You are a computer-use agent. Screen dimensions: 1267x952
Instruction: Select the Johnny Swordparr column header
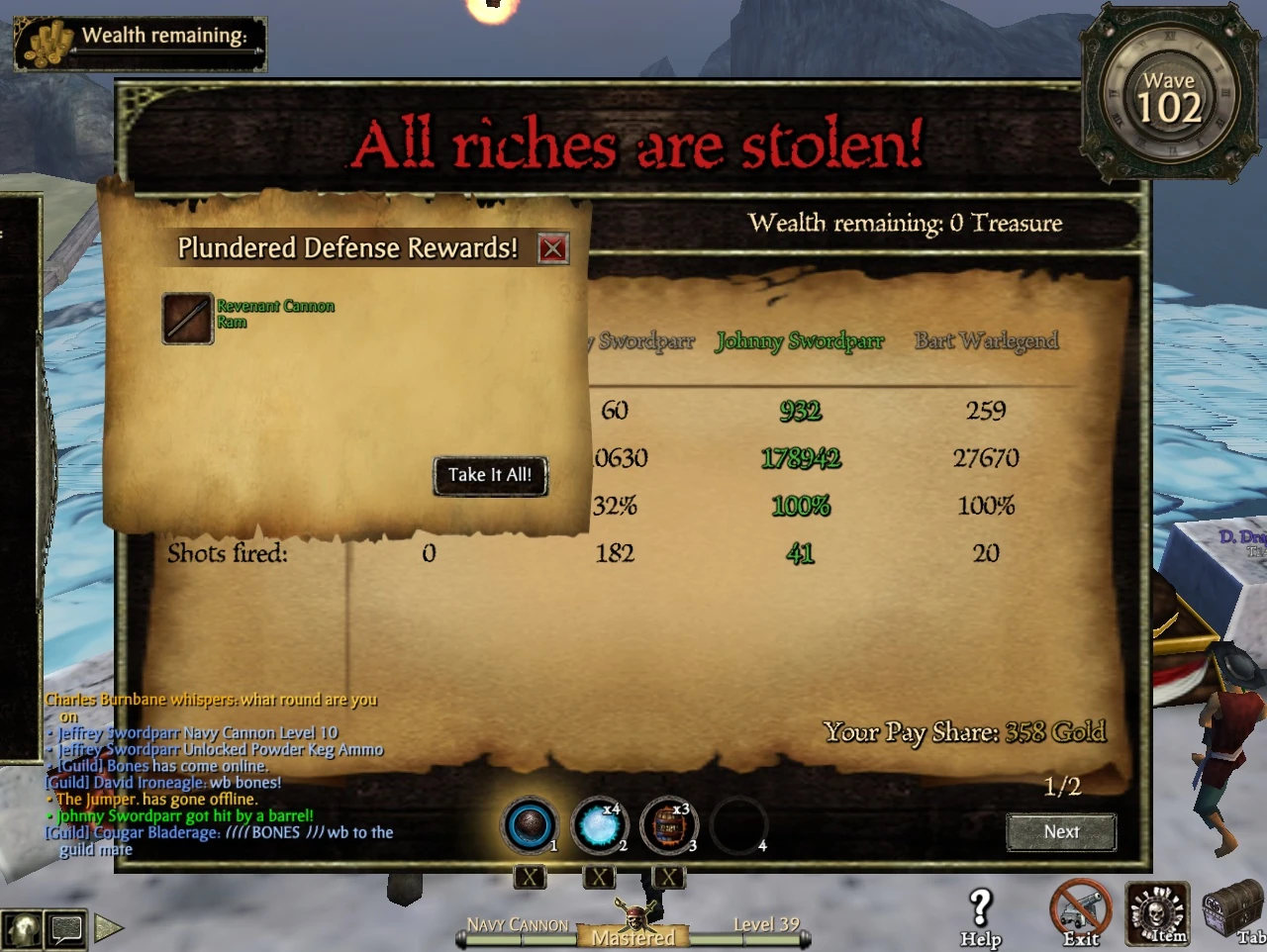[800, 340]
